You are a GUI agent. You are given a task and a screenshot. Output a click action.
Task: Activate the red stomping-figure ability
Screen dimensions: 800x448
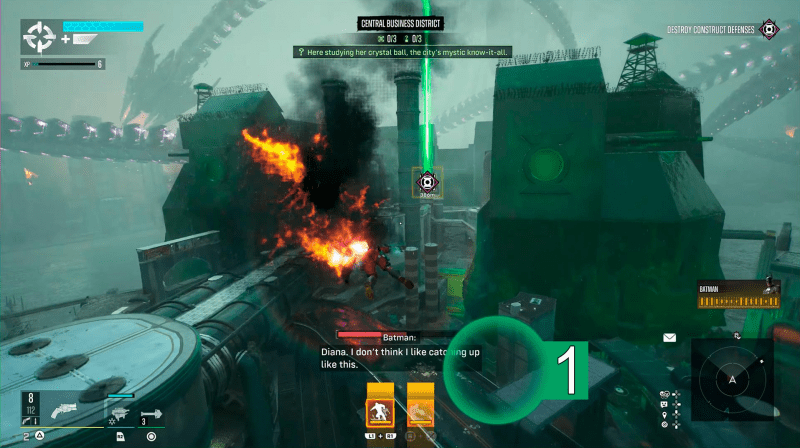click(x=378, y=410)
